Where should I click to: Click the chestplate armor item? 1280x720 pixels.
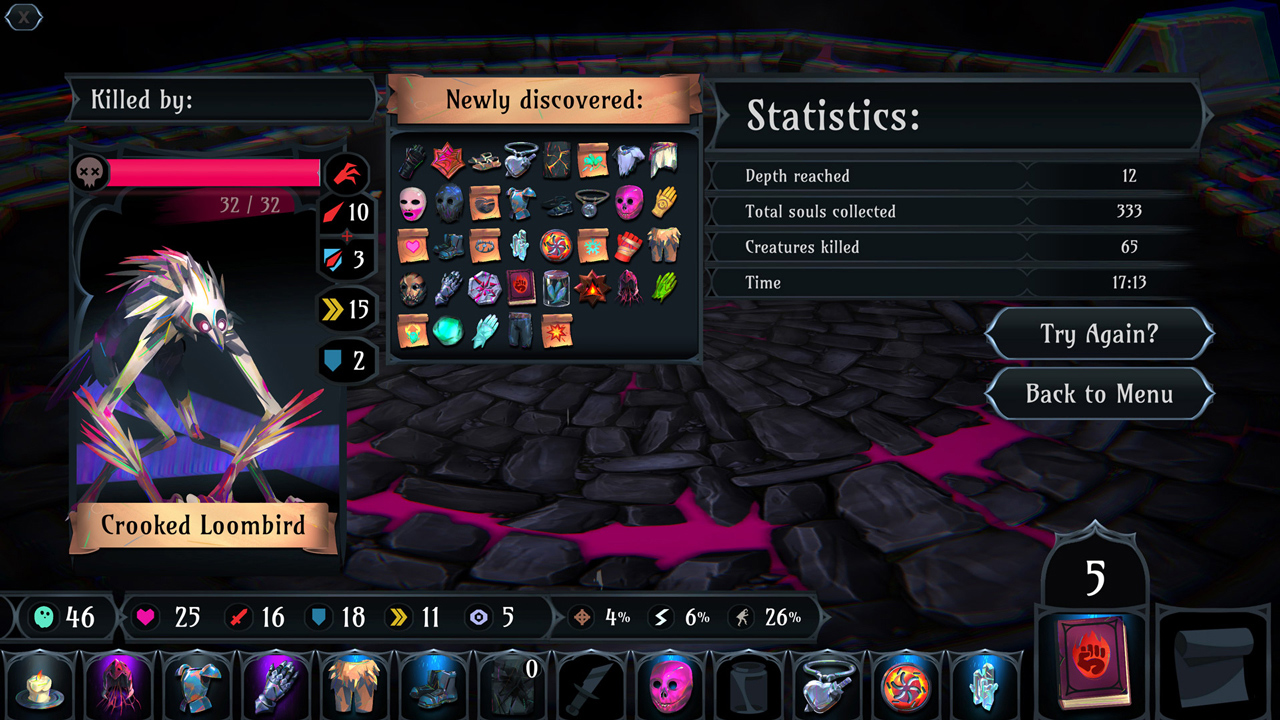198,686
